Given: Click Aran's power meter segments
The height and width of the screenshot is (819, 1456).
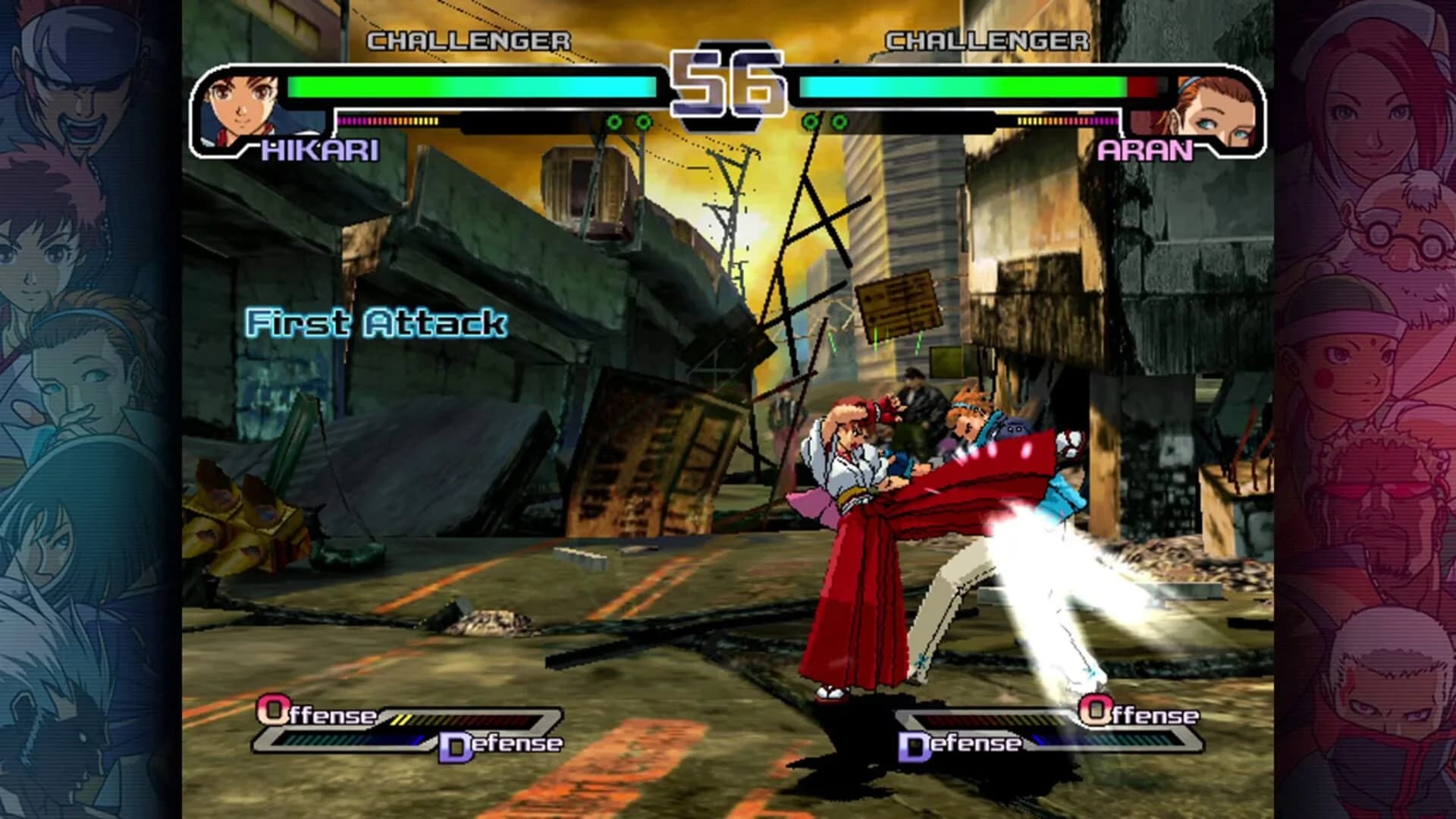Looking at the screenshot, I should click(1069, 120).
